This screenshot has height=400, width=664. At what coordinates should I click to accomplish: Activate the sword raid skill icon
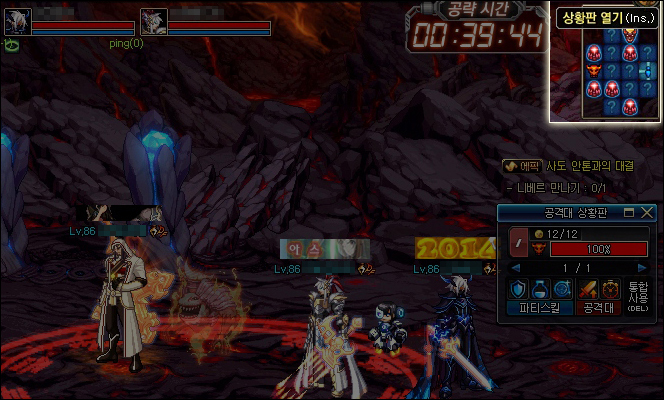589,289
